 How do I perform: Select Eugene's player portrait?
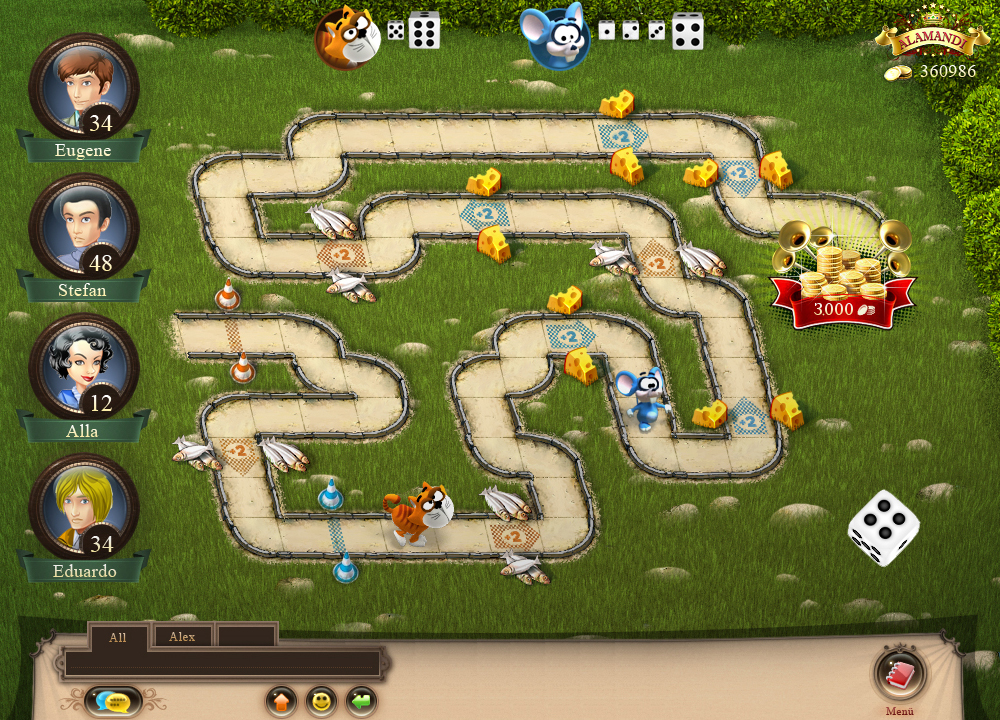[83, 88]
